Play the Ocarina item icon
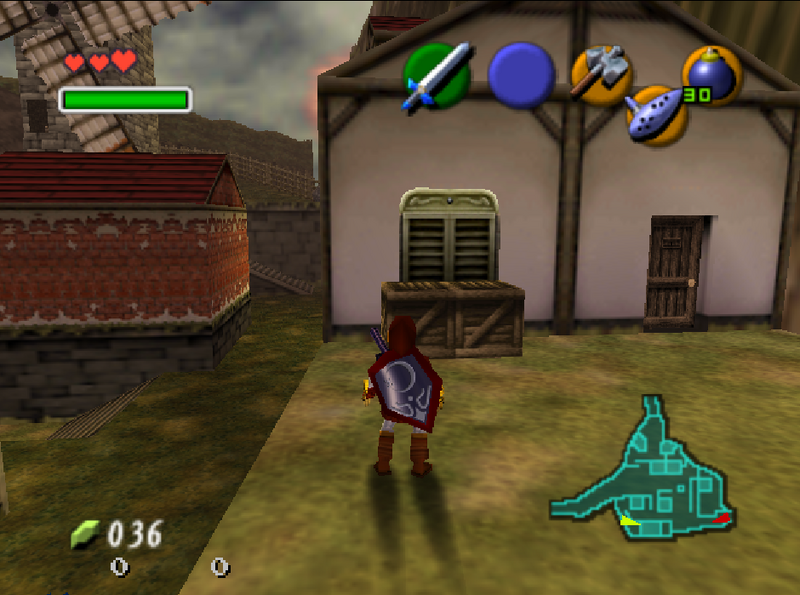 click(x=656, y=114)
